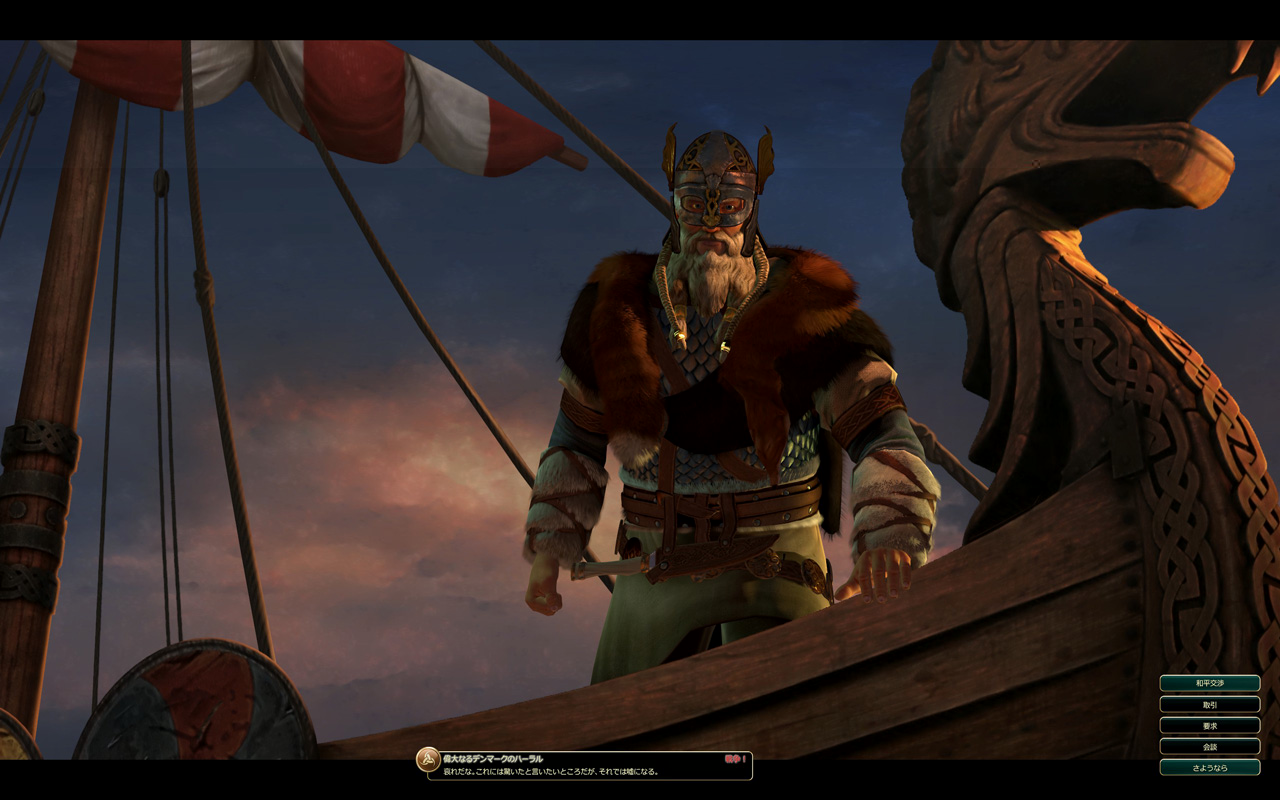Open peace negotiations (和平交渉) with Harald
1280x800 pixels.
tap(1209, 683)
